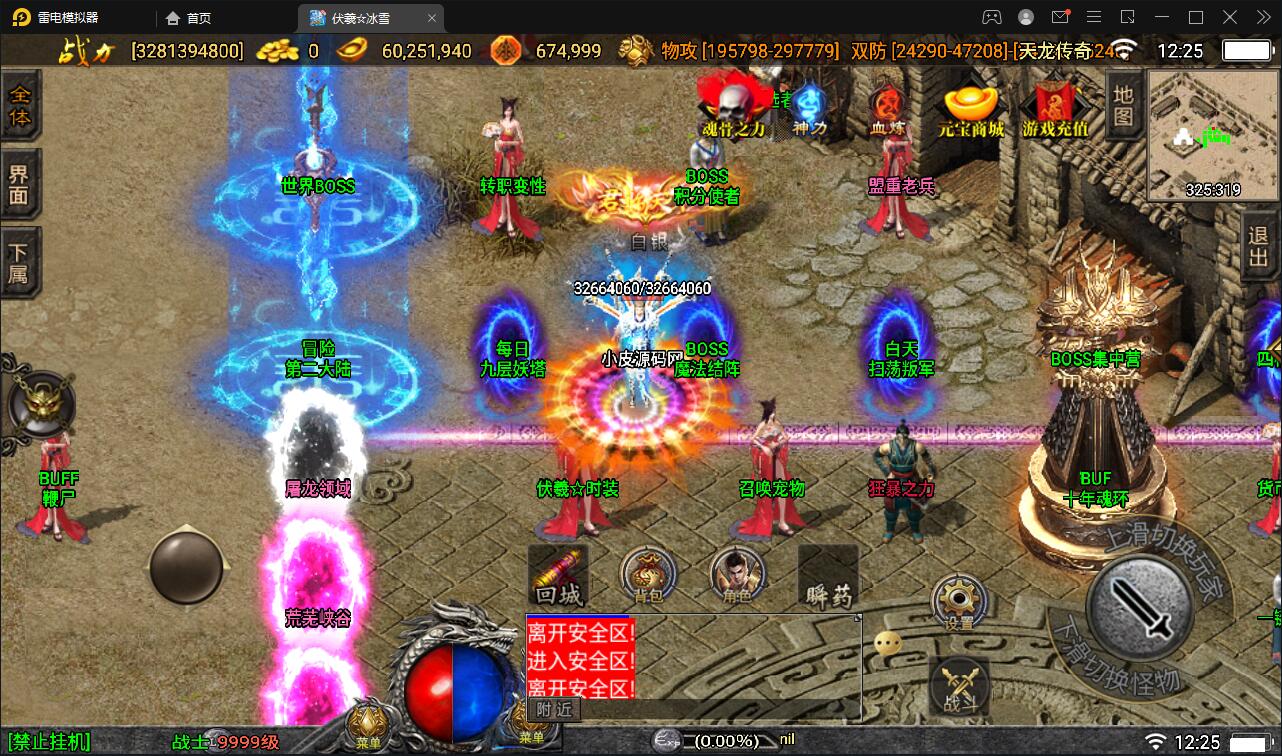Open the 元宝商城 ingot shop
Screen dimensions: 1282x756
coord(970,108)
